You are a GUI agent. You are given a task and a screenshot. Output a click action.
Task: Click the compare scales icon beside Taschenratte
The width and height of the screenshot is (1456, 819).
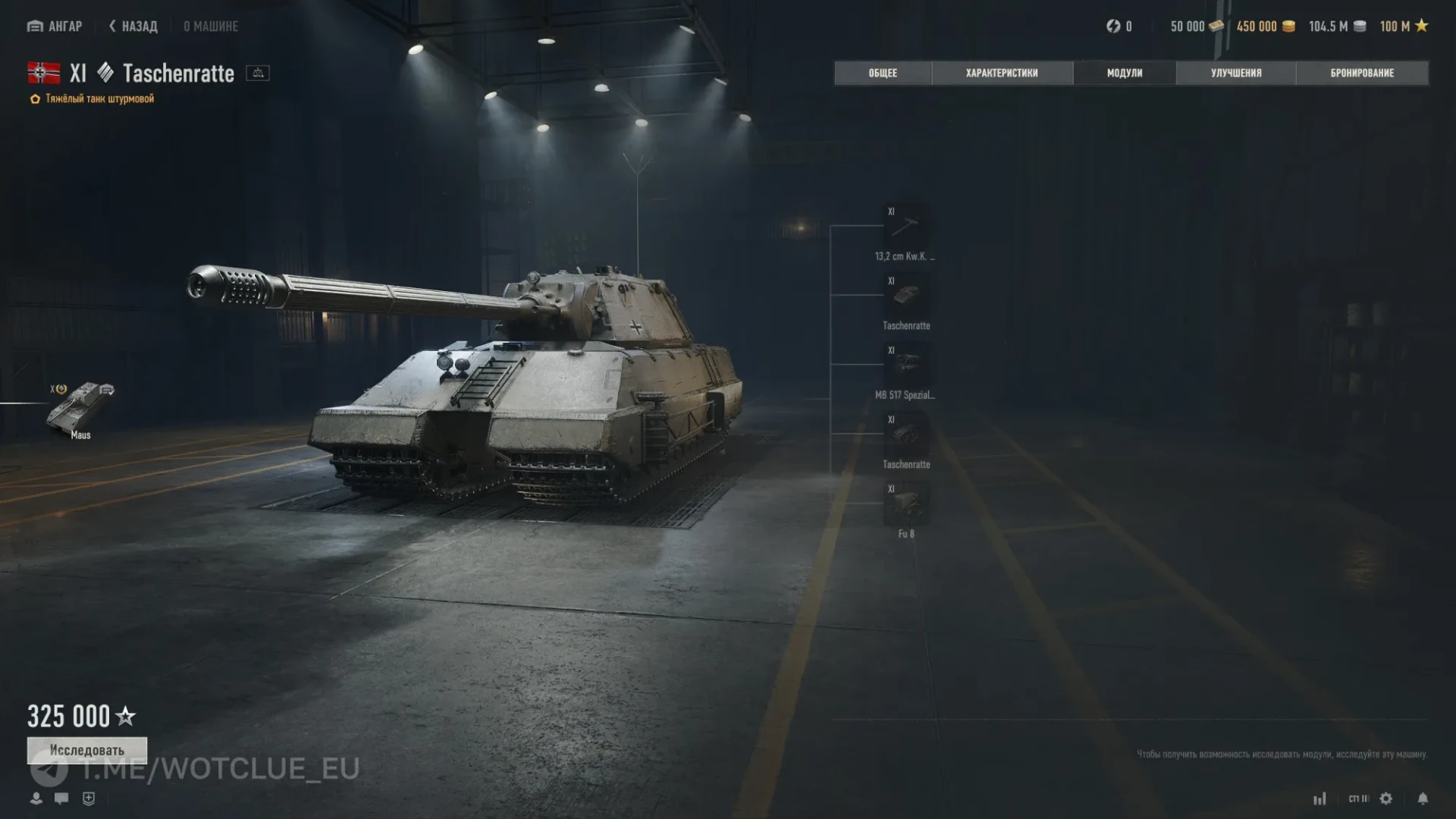(258, 74)
